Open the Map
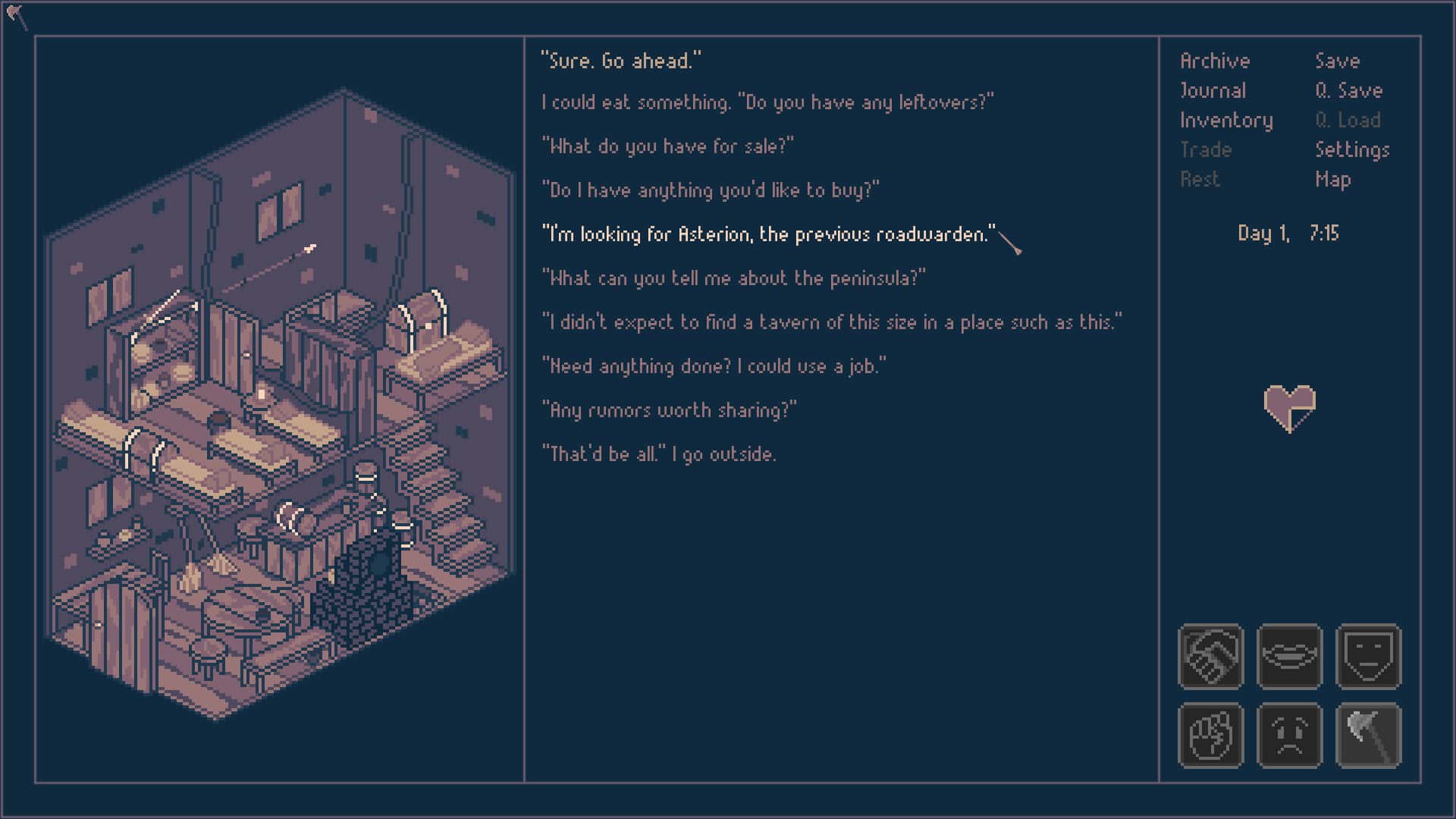This screenshot has height=819, width=1456. [x=1335, y=180]
